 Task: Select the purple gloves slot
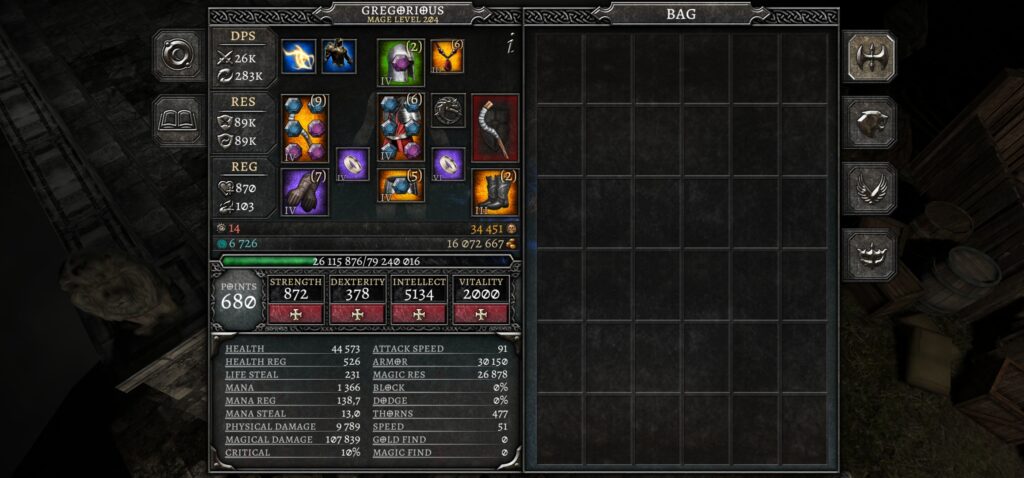click(x=304, y=191)
